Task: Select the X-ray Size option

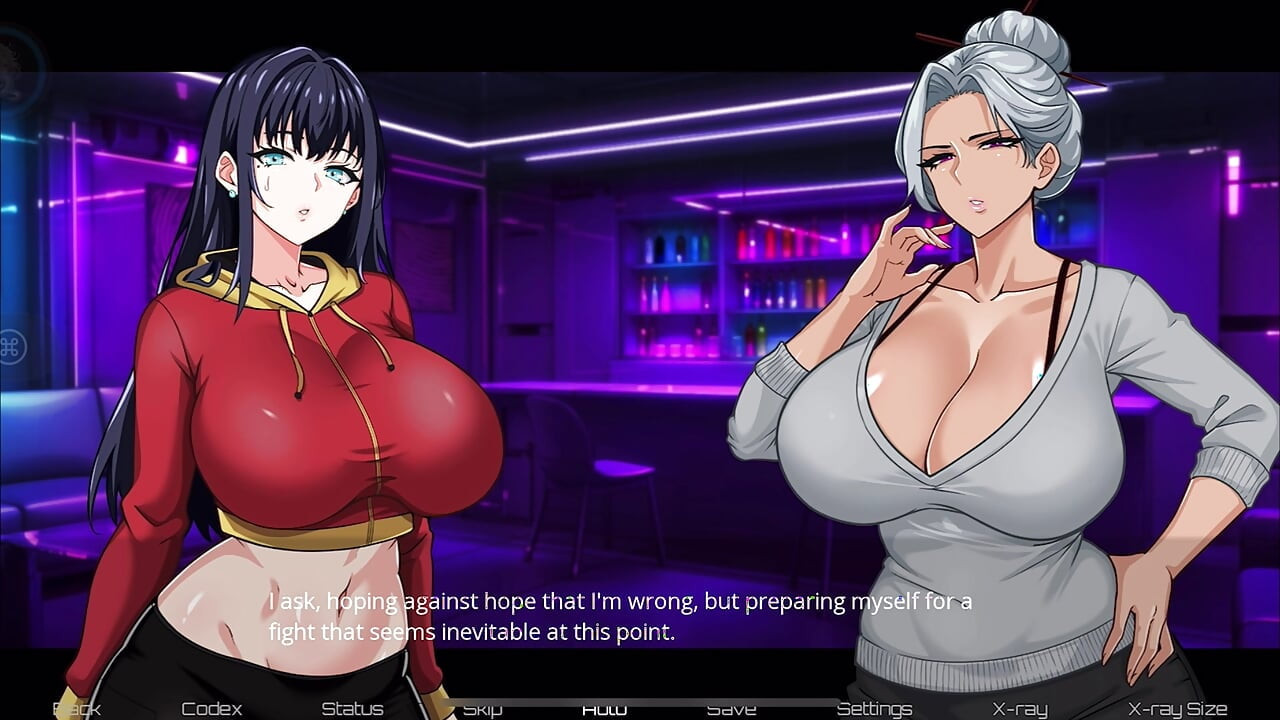Action: tap(1177, 709)
